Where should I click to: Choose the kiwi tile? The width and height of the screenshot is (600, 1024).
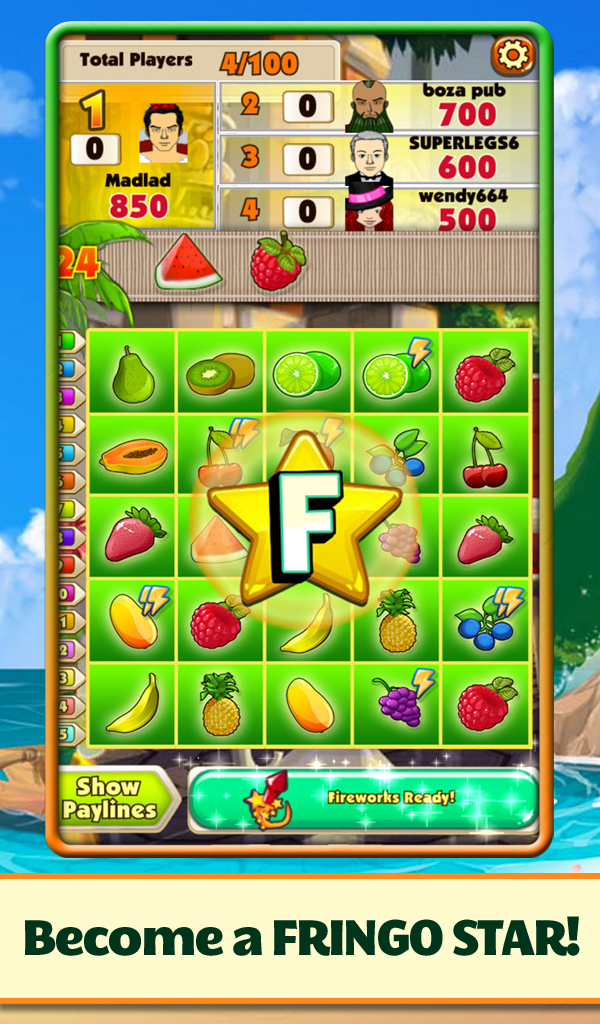point(220,374)
